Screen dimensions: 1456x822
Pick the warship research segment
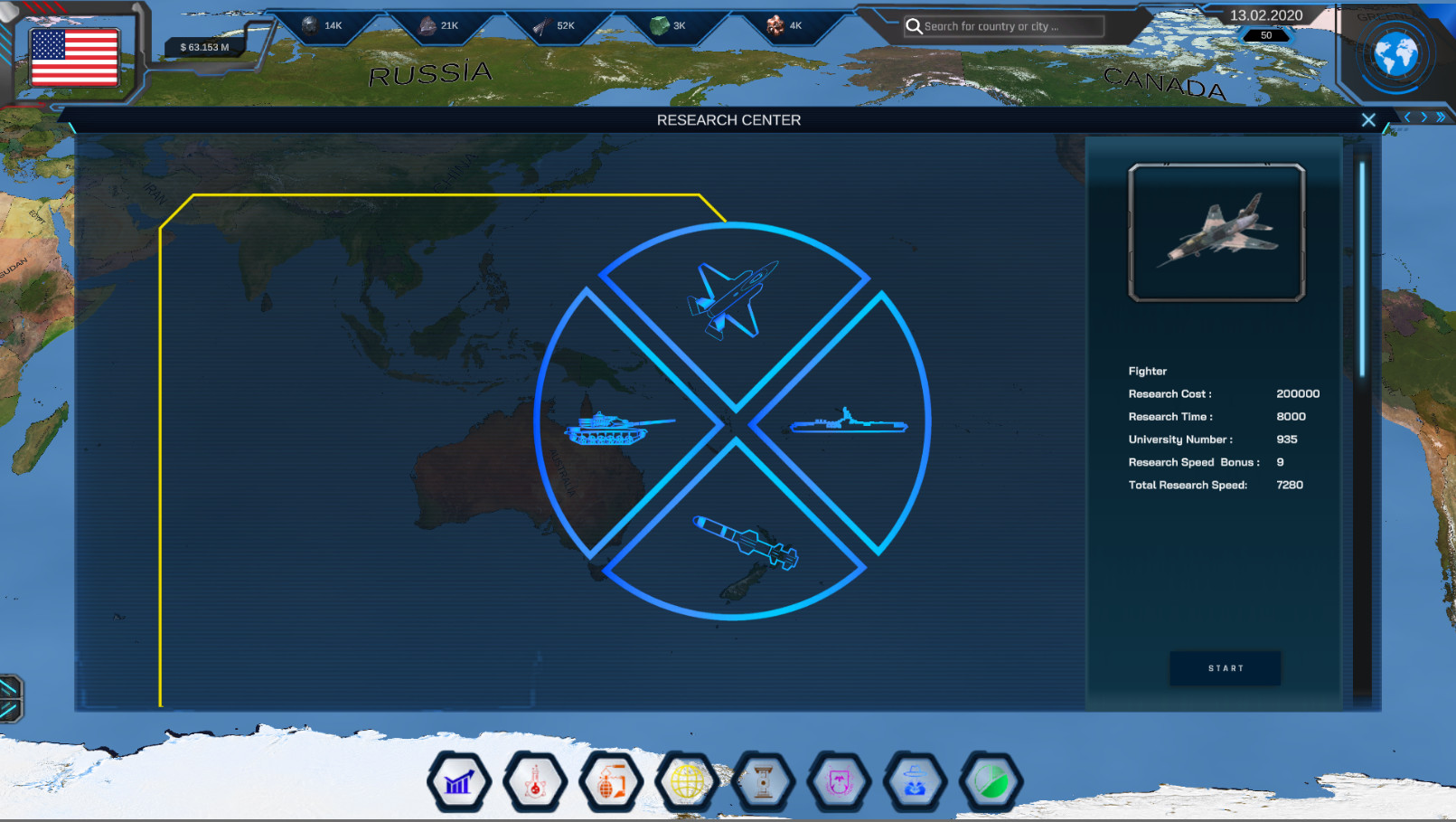pyautogui.click(x=848, y=422)
